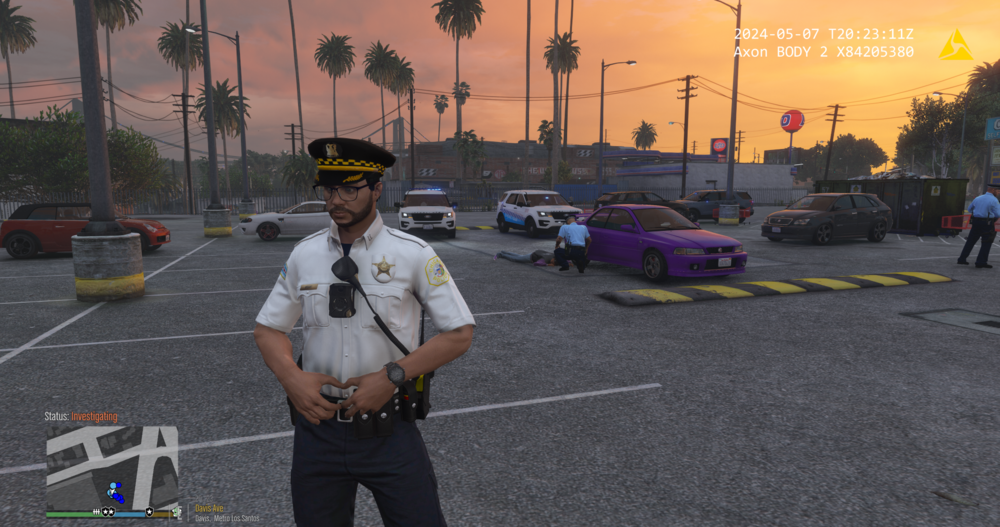Open the minimap
The width and height of the screenshot is (1000, 527).
coord(112,468)
